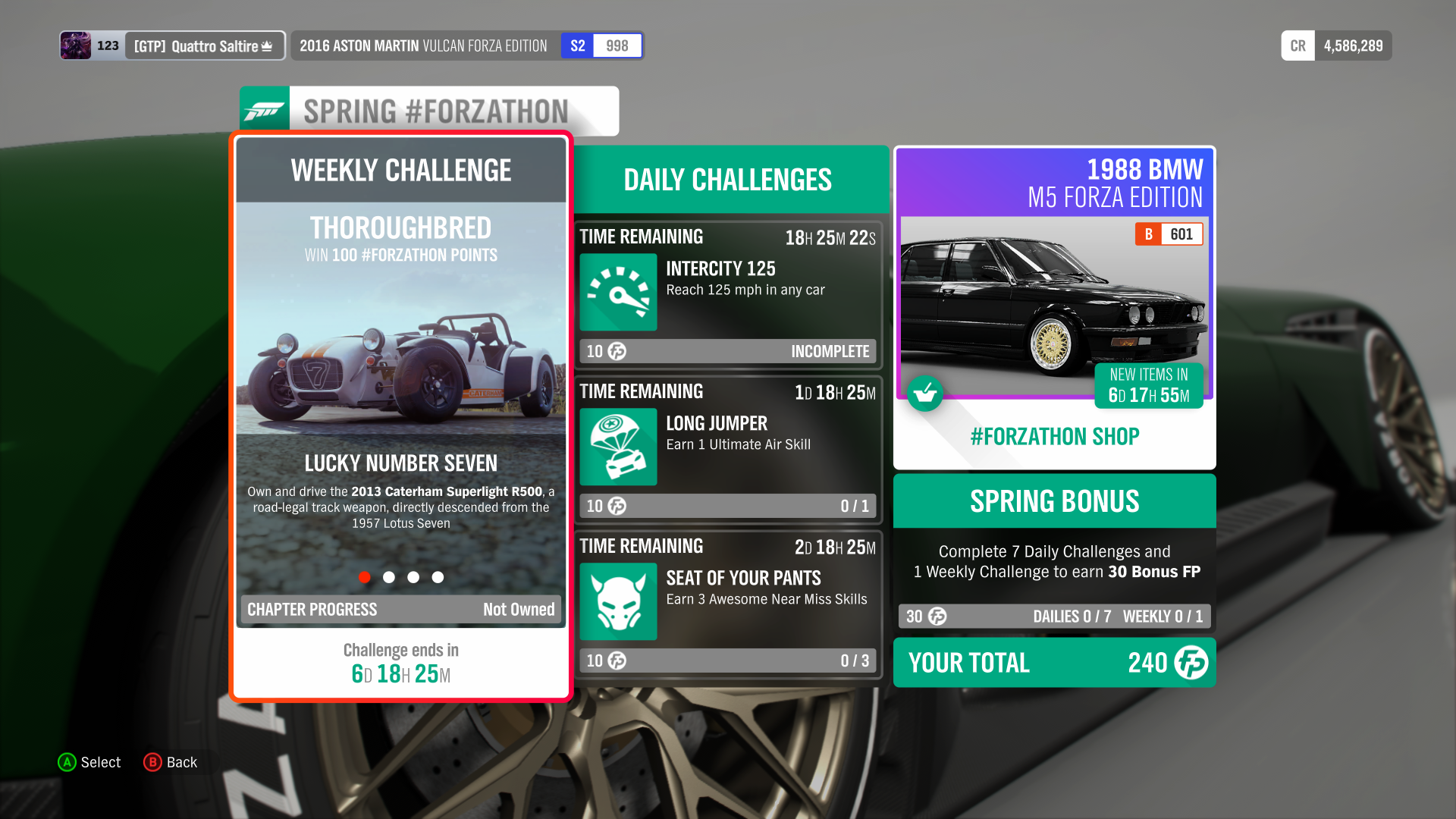The image size is (1456, 819).
Task: Click the player avatar portrait
Action: click(76, 45)
